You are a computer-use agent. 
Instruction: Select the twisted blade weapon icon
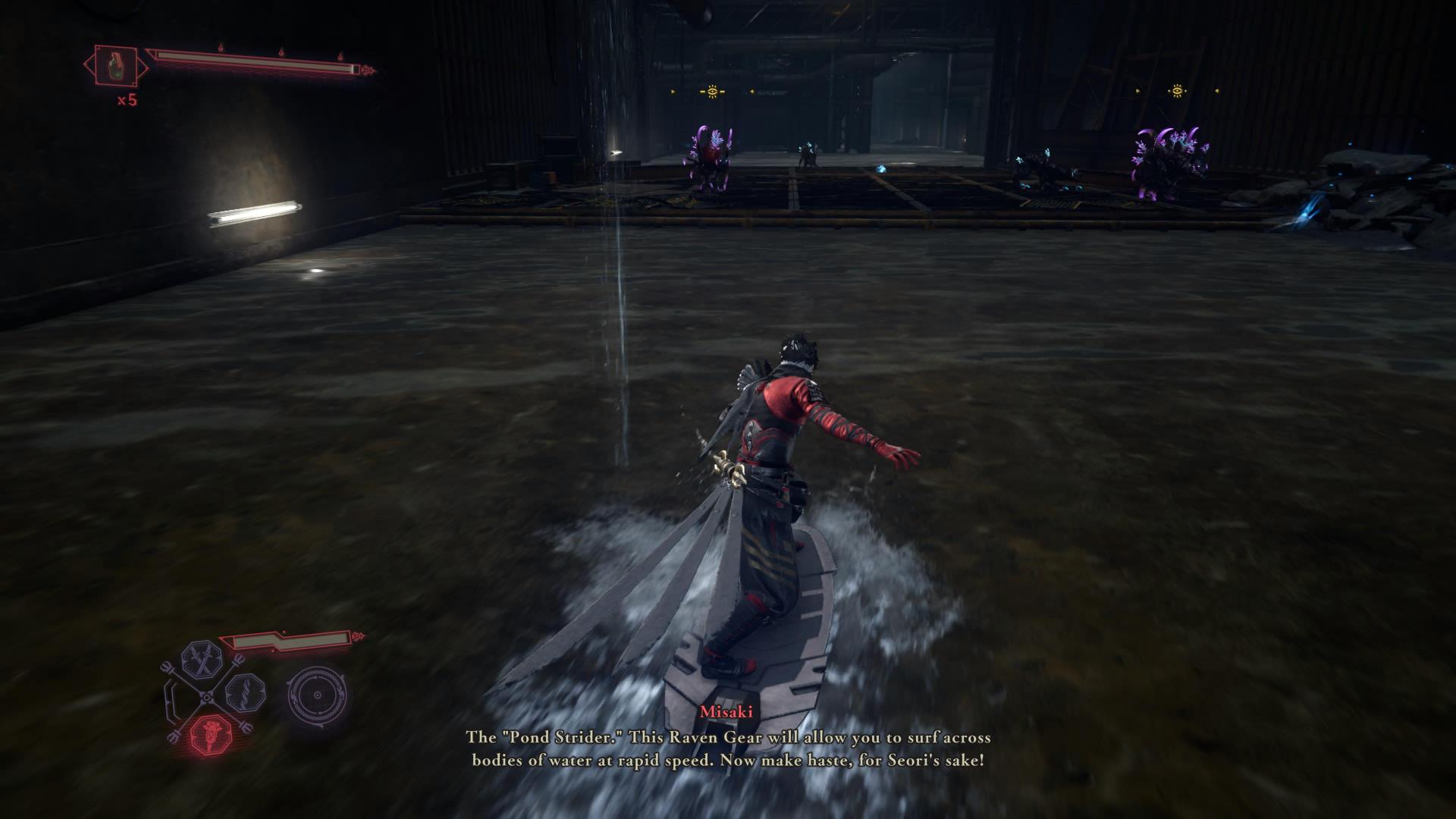pyautogui.click(x=245, y=692)
